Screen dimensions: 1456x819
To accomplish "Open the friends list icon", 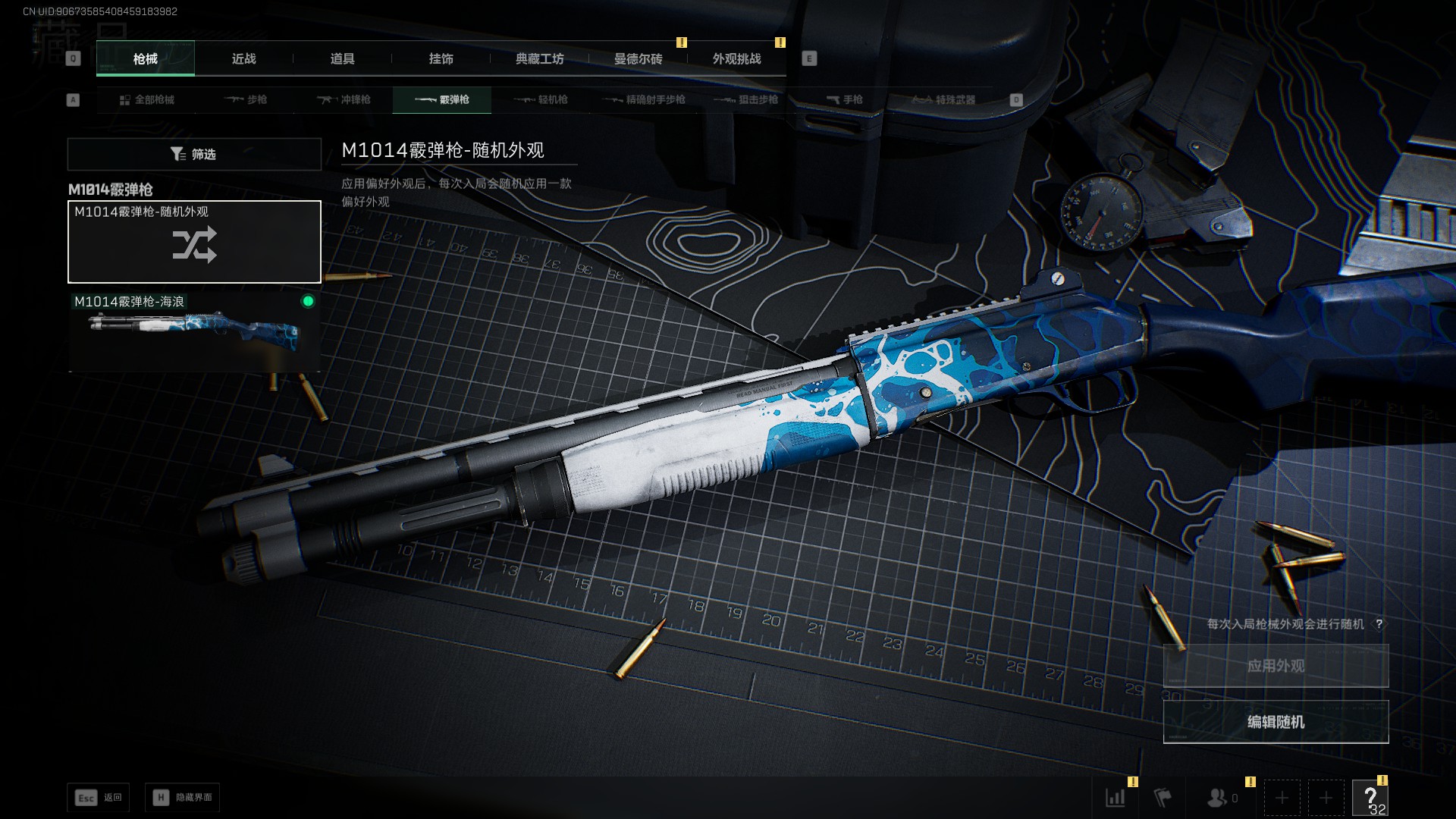I will [1218, 797].
